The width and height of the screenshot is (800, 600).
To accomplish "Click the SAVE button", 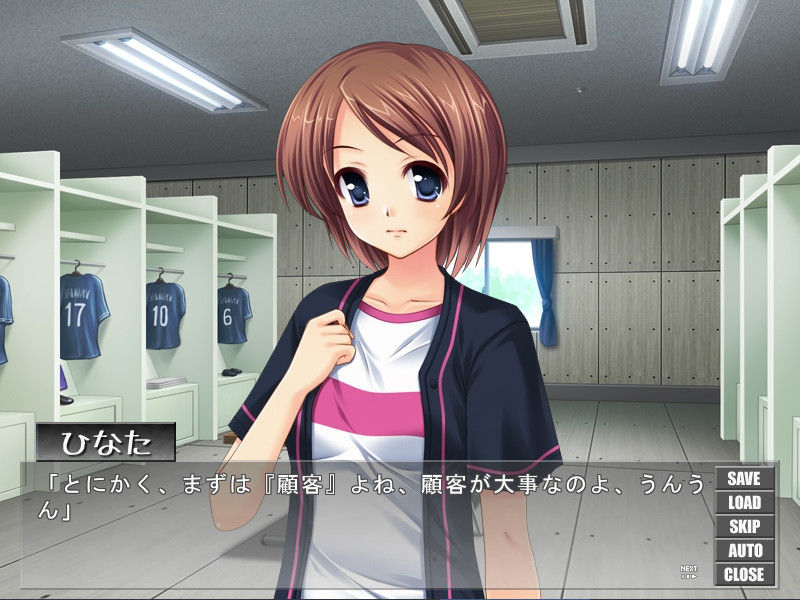I will 744,479.
